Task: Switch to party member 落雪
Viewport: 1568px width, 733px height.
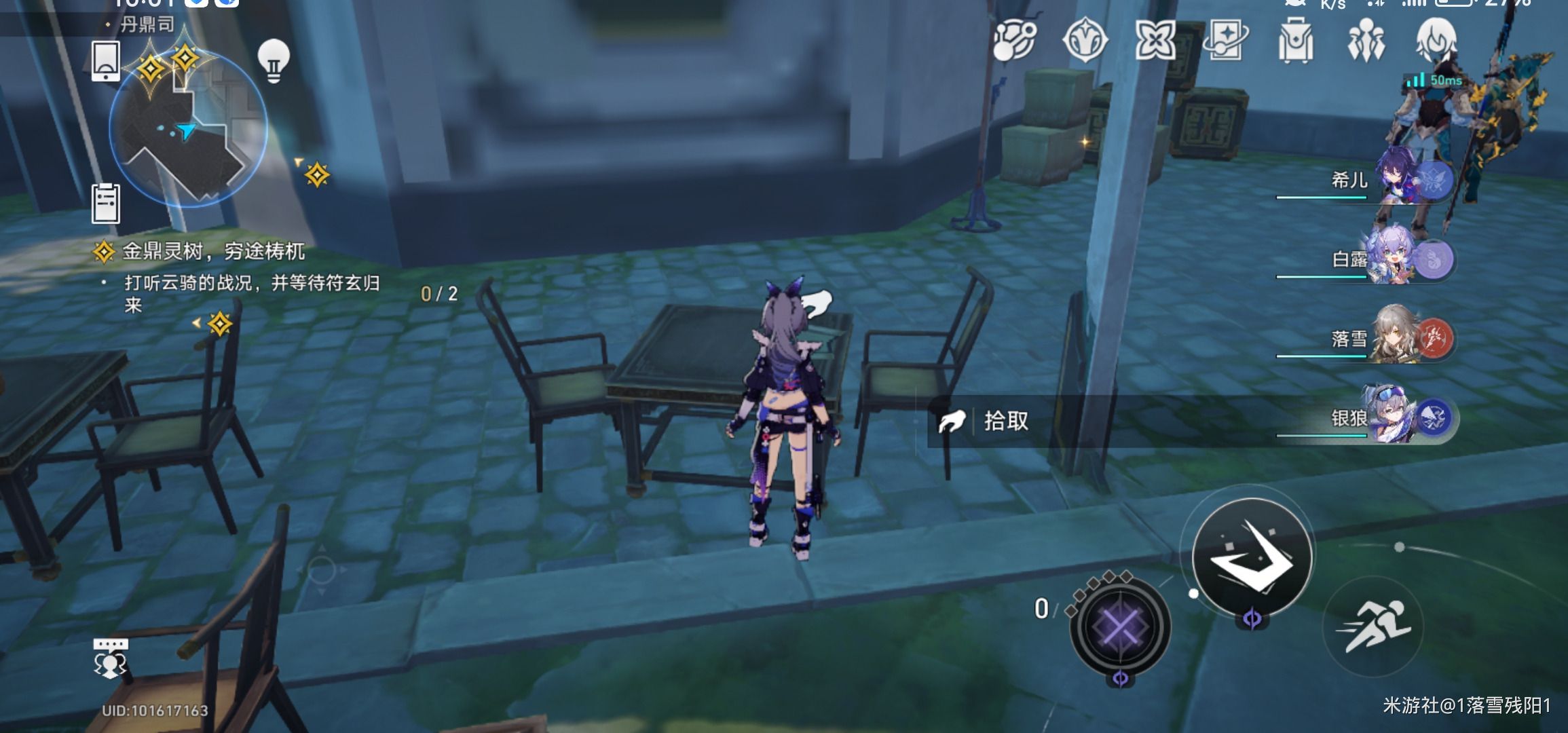Action: tap(1412, 338)
